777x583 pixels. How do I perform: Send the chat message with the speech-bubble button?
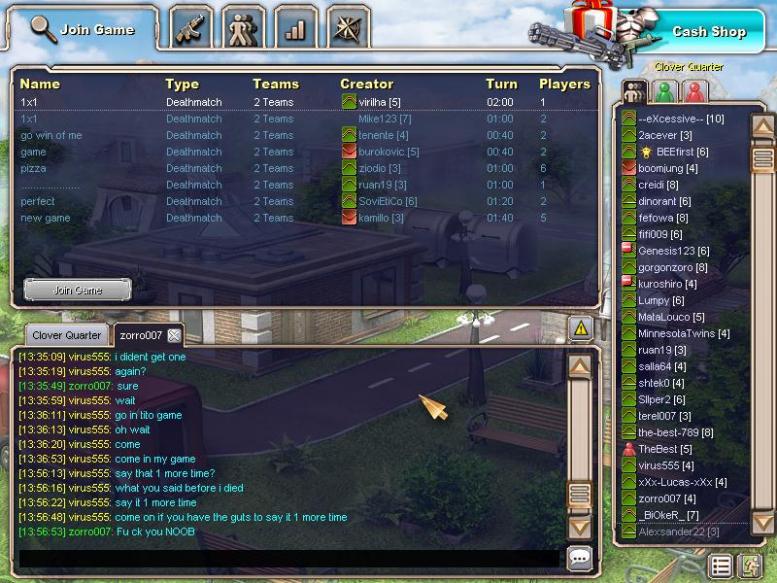click(579, 558)
